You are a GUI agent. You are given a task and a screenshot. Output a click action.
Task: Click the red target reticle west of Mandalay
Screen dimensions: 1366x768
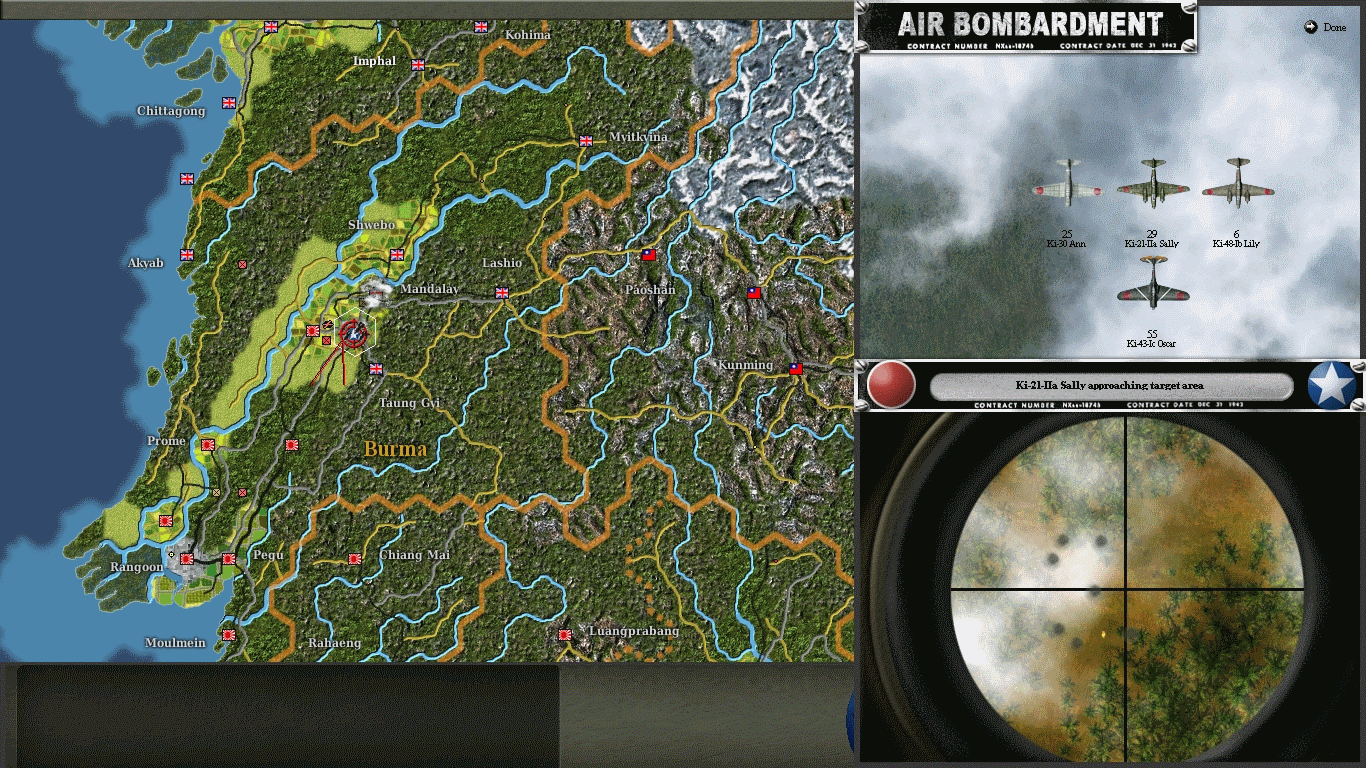pyautogui.click(x=354, y=334)
